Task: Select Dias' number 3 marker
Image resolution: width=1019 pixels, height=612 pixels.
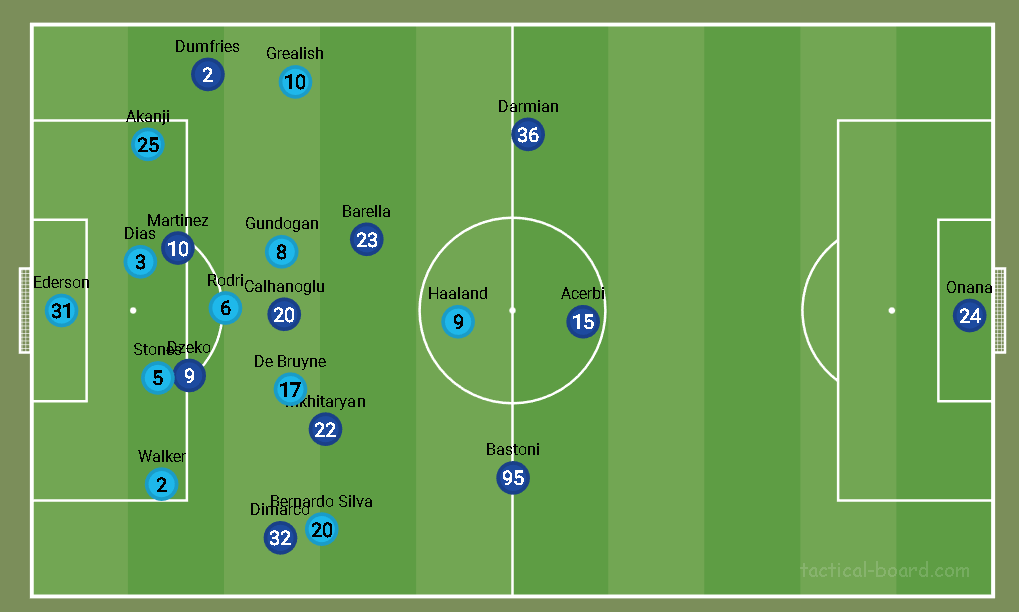Action: click(140, 262)
